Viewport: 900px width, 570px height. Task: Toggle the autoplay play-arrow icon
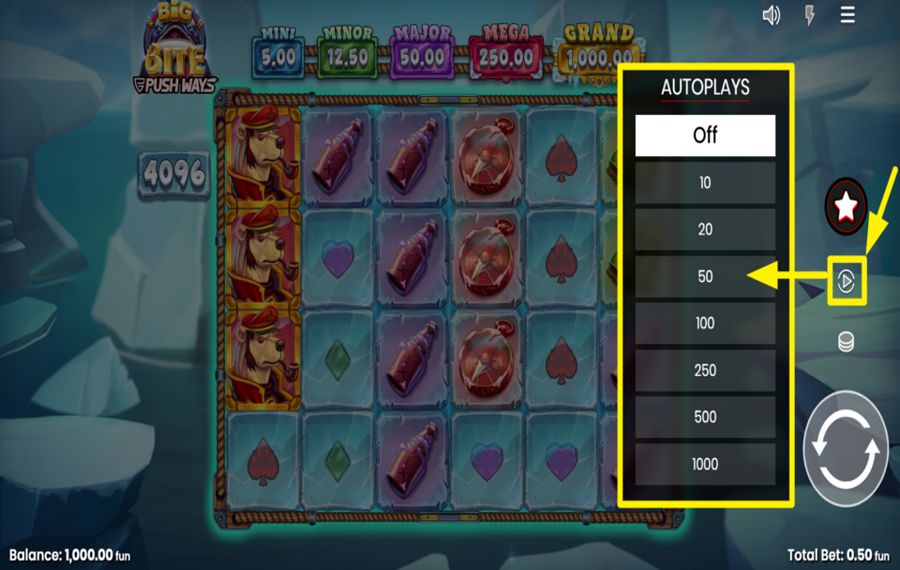[x=846, y=282]
